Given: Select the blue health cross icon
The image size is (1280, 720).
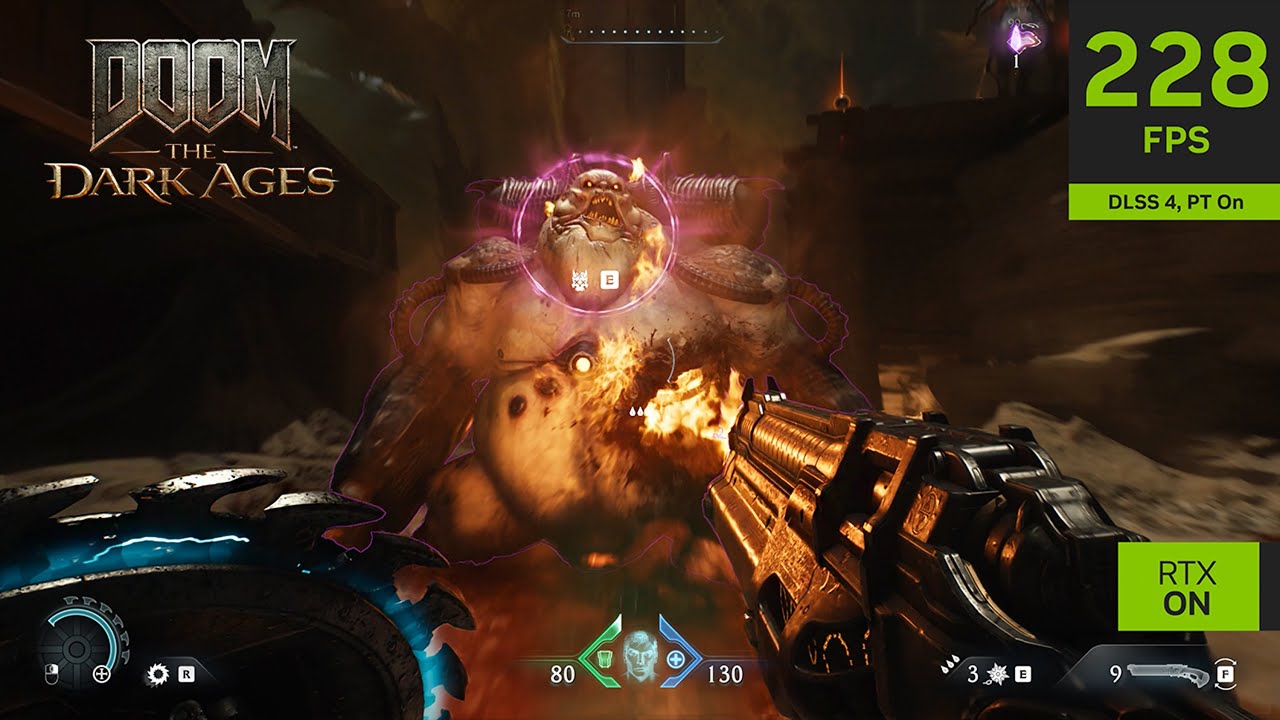Looking at the screenshot, I should pos(676,660).
